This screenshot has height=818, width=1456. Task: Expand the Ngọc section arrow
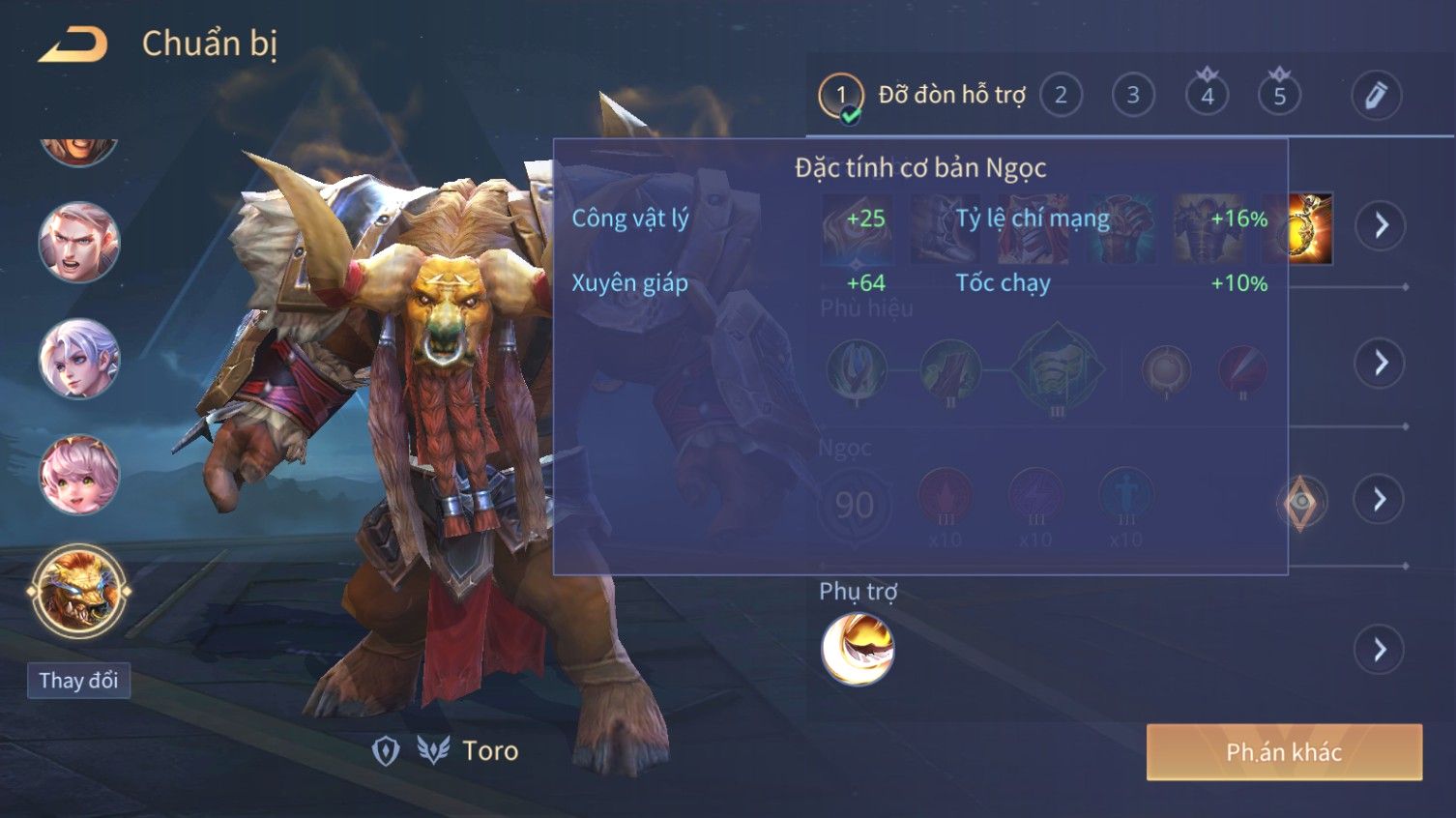tap(1380, 499)
